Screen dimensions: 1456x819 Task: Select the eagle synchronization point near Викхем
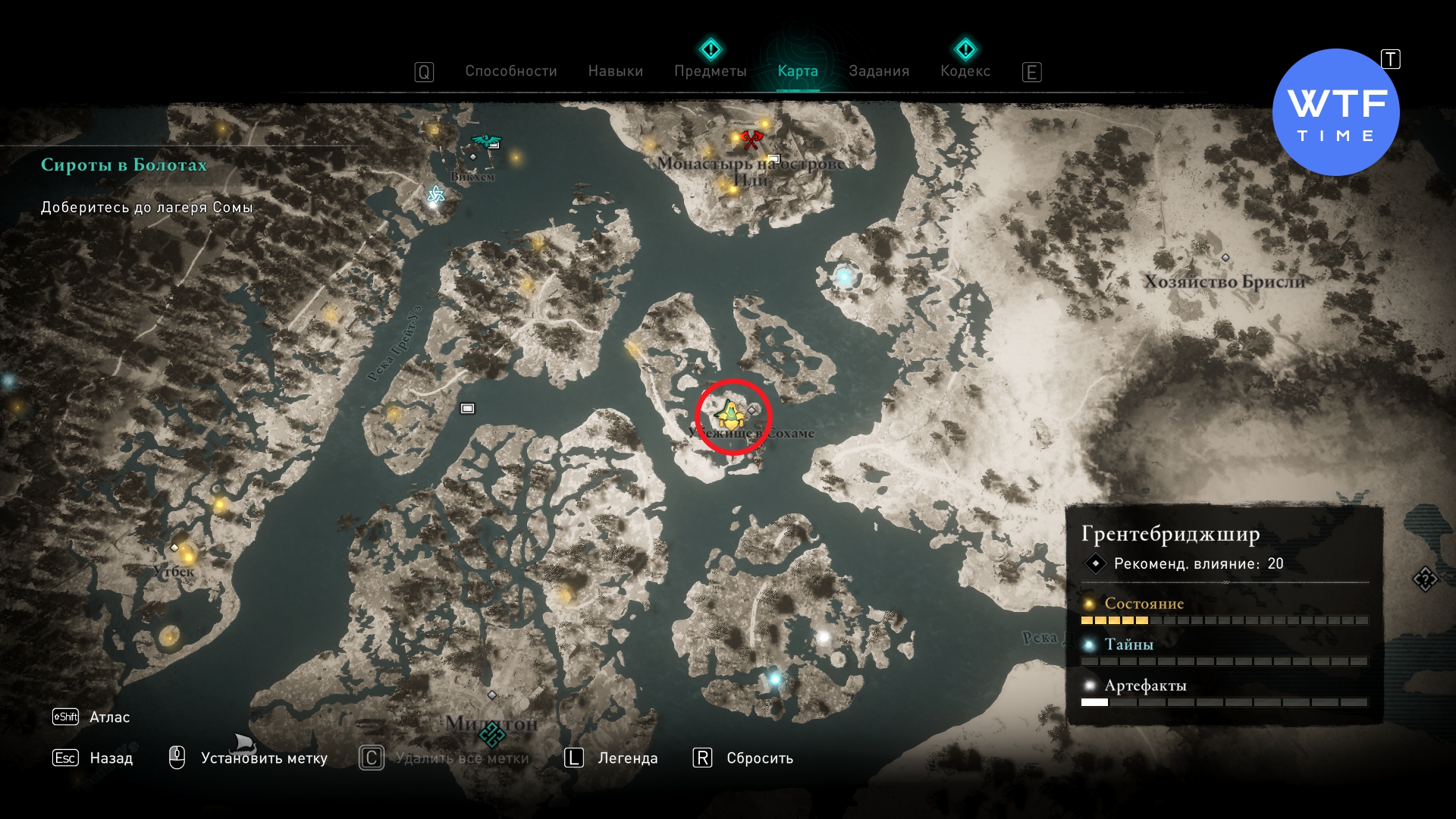coord(486,141)
